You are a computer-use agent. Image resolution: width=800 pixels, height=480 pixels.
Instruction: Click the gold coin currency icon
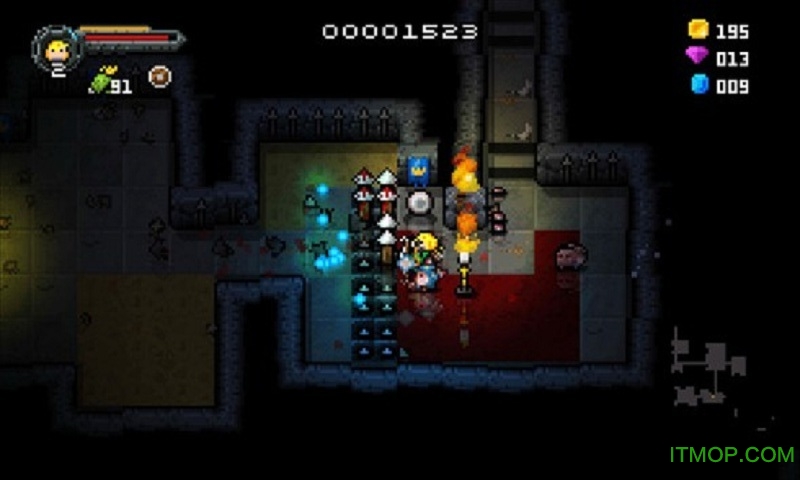698,29
